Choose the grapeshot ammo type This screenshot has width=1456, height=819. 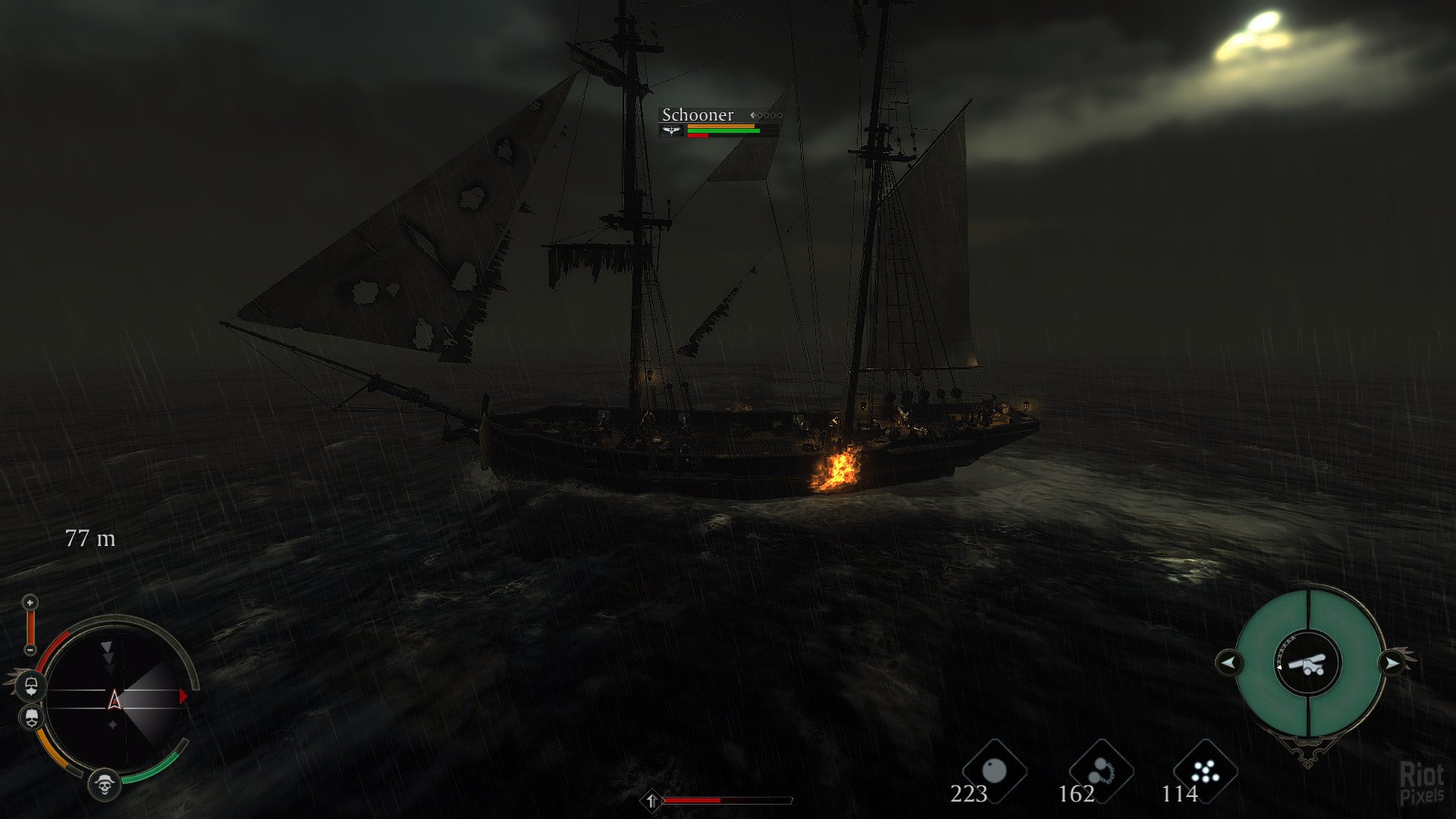pyautogui.click(x=1205, y=772)
